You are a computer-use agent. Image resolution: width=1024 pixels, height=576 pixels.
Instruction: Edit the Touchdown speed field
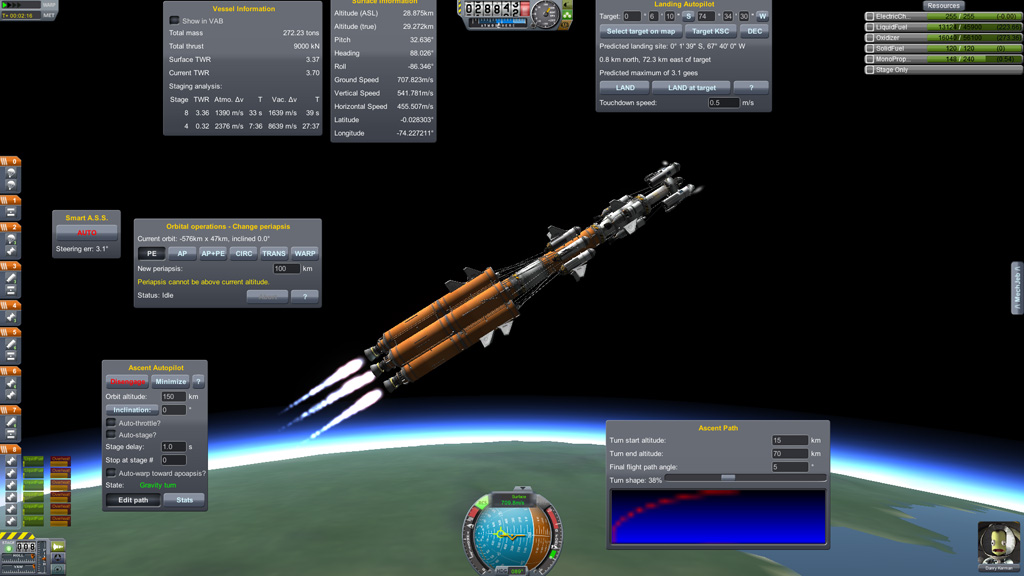723,103
